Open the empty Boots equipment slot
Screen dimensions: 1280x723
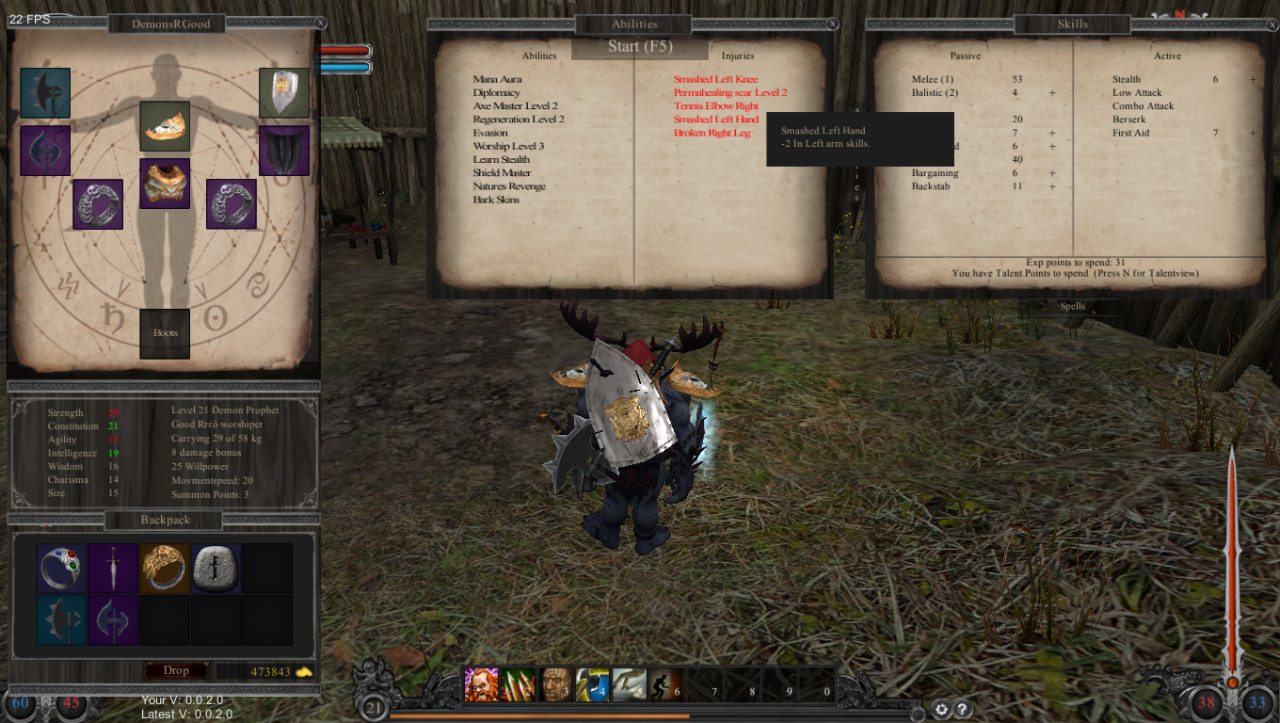coord(164,333)
